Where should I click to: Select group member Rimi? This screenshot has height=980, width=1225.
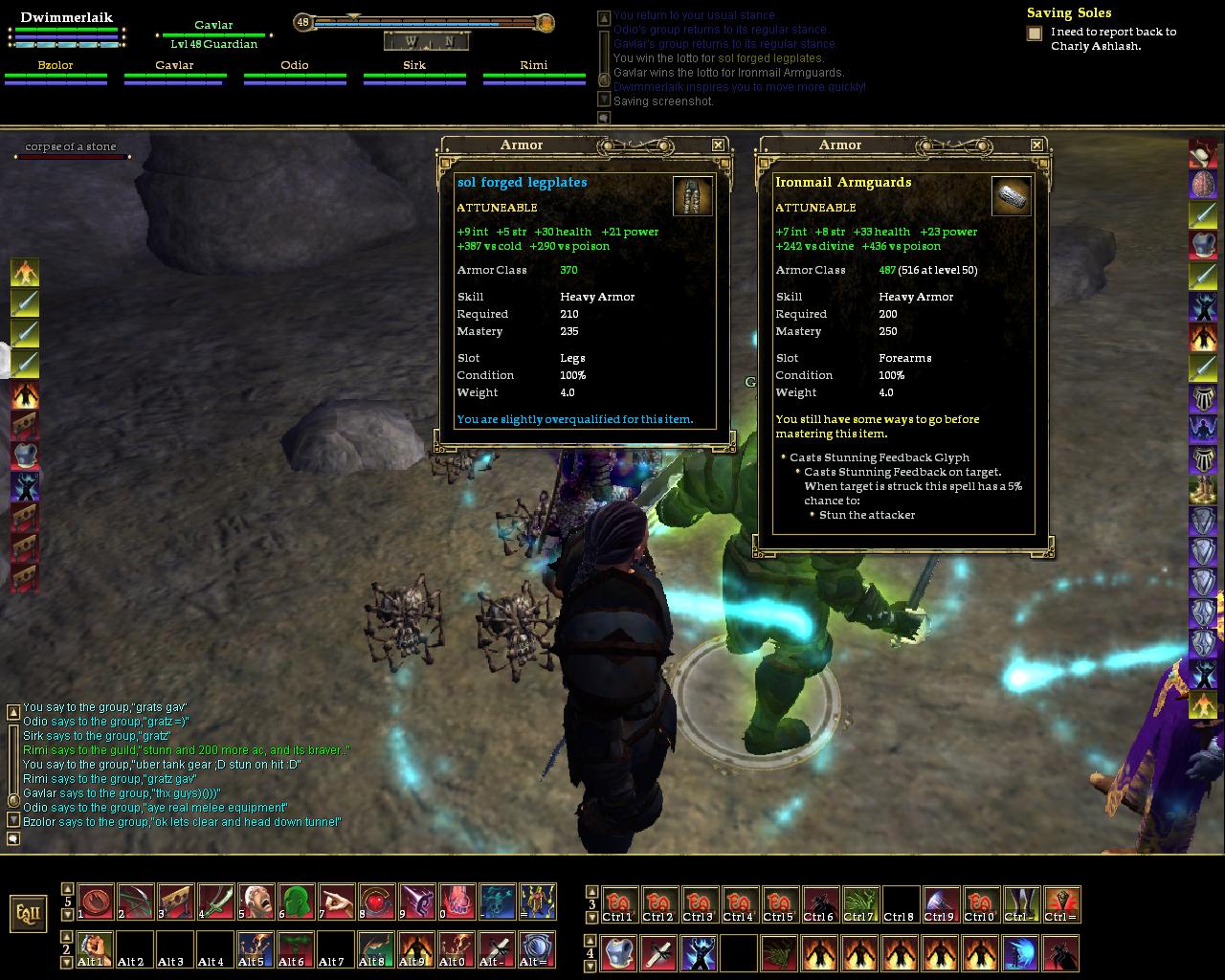pos(534,66)
